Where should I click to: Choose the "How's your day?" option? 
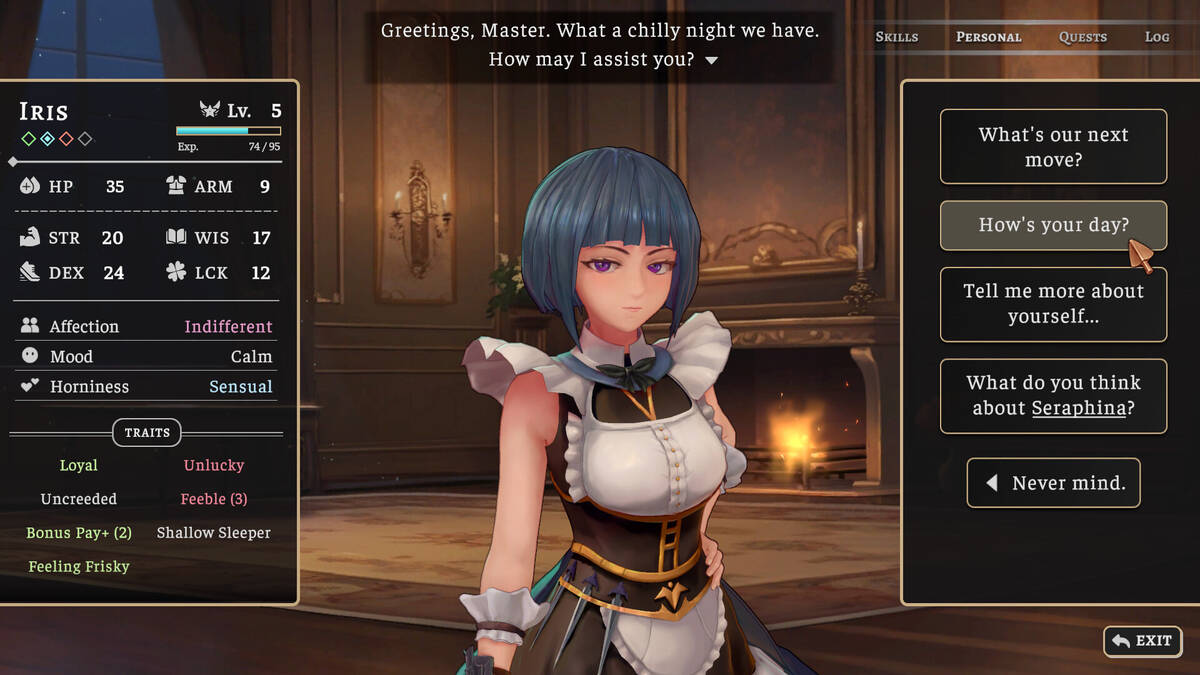coord(1053,225)
